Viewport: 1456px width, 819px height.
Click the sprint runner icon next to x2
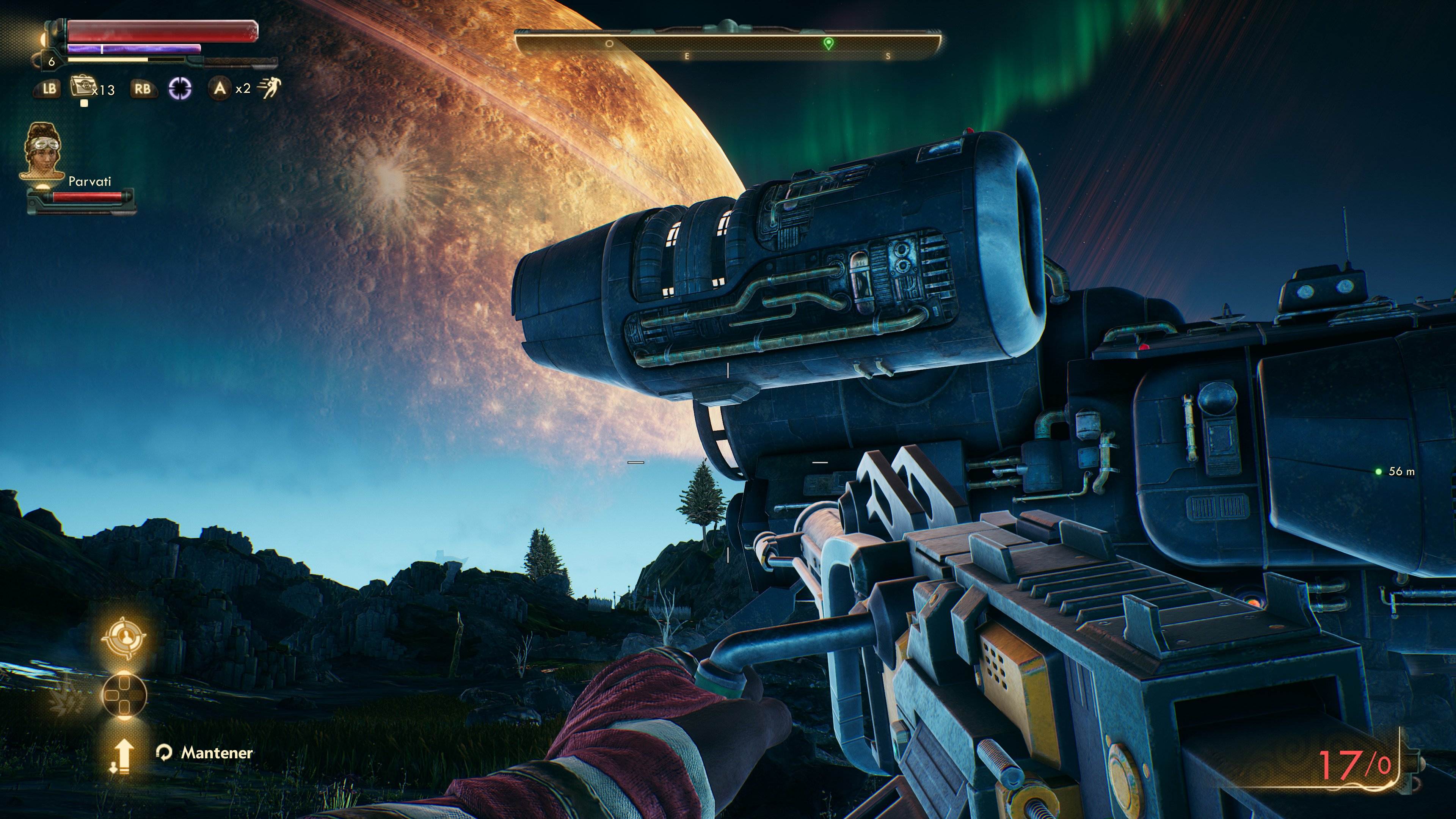point(270,88)
